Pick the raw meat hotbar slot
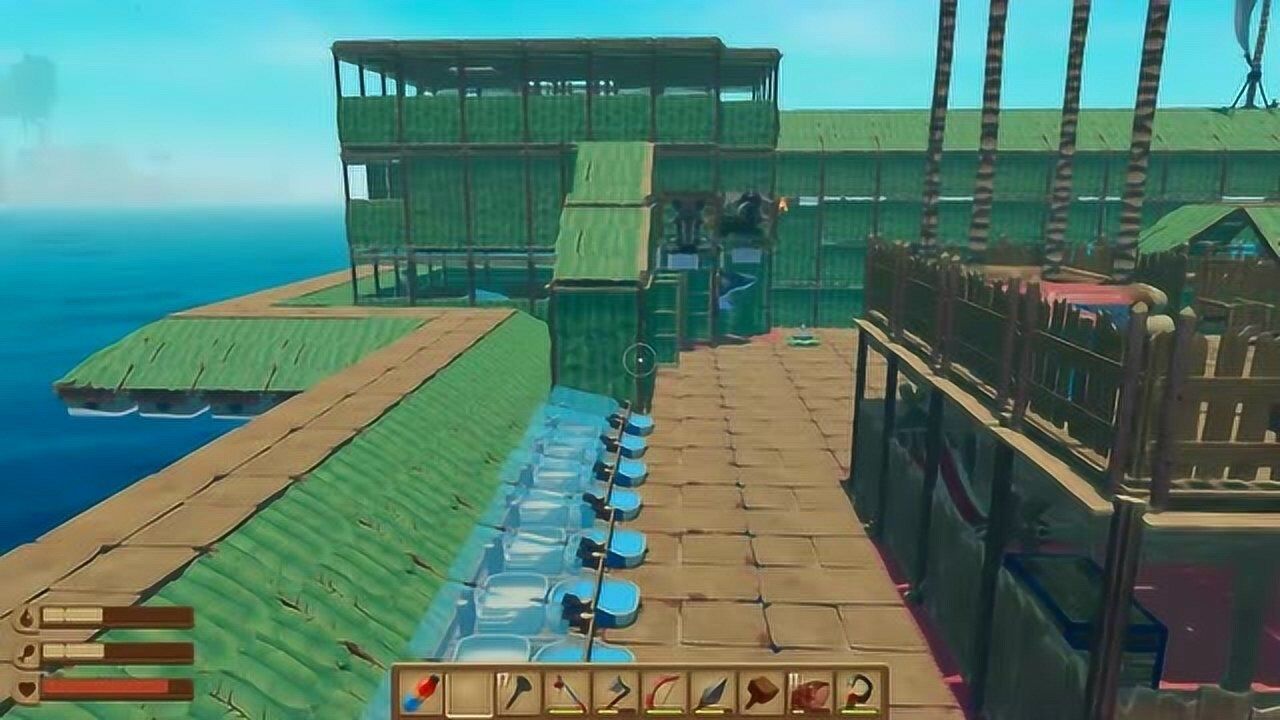Viewport: 1280px width, 720px height. pos(810,692)
